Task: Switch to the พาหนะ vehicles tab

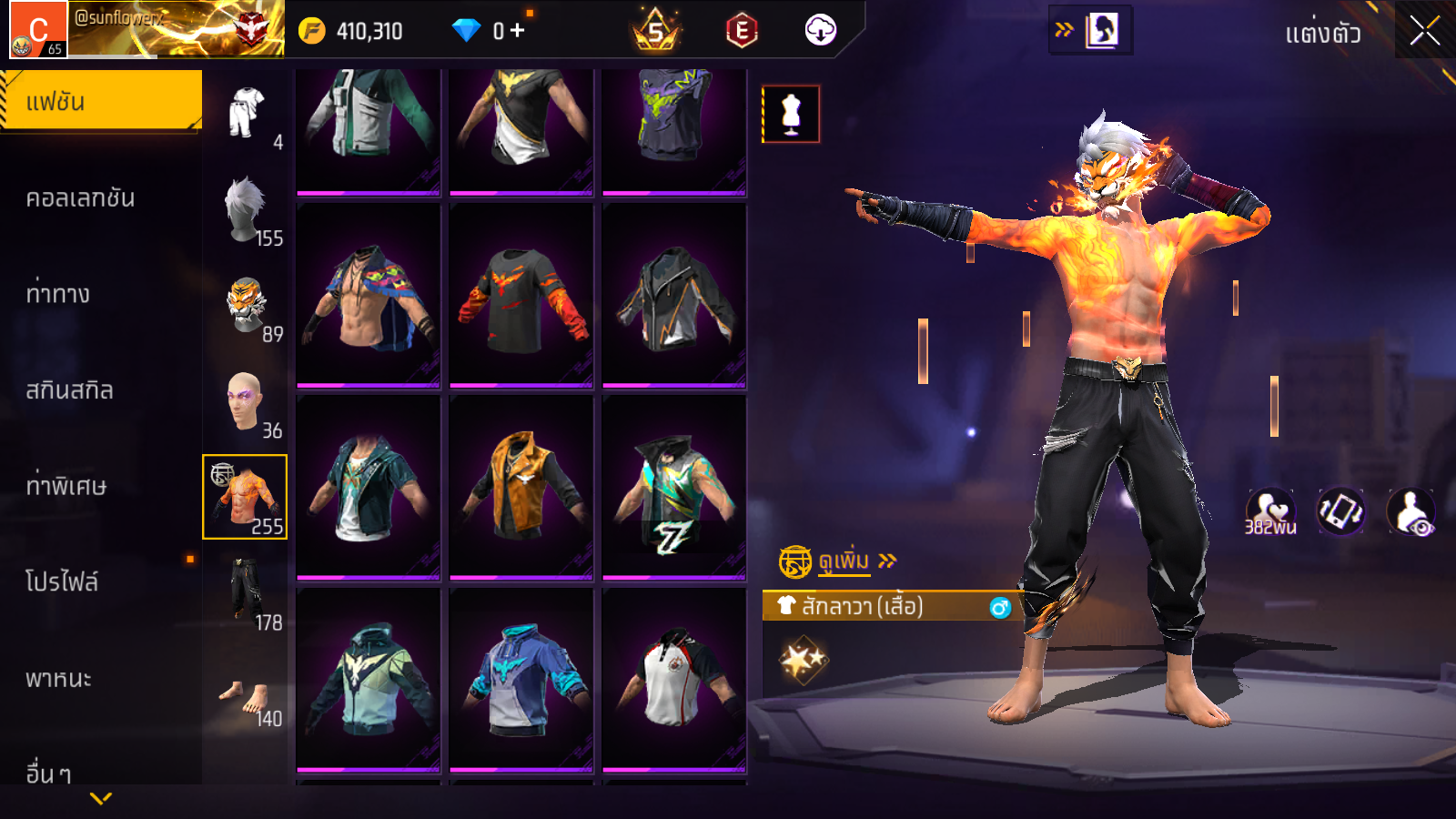Action: click(59, 679)
